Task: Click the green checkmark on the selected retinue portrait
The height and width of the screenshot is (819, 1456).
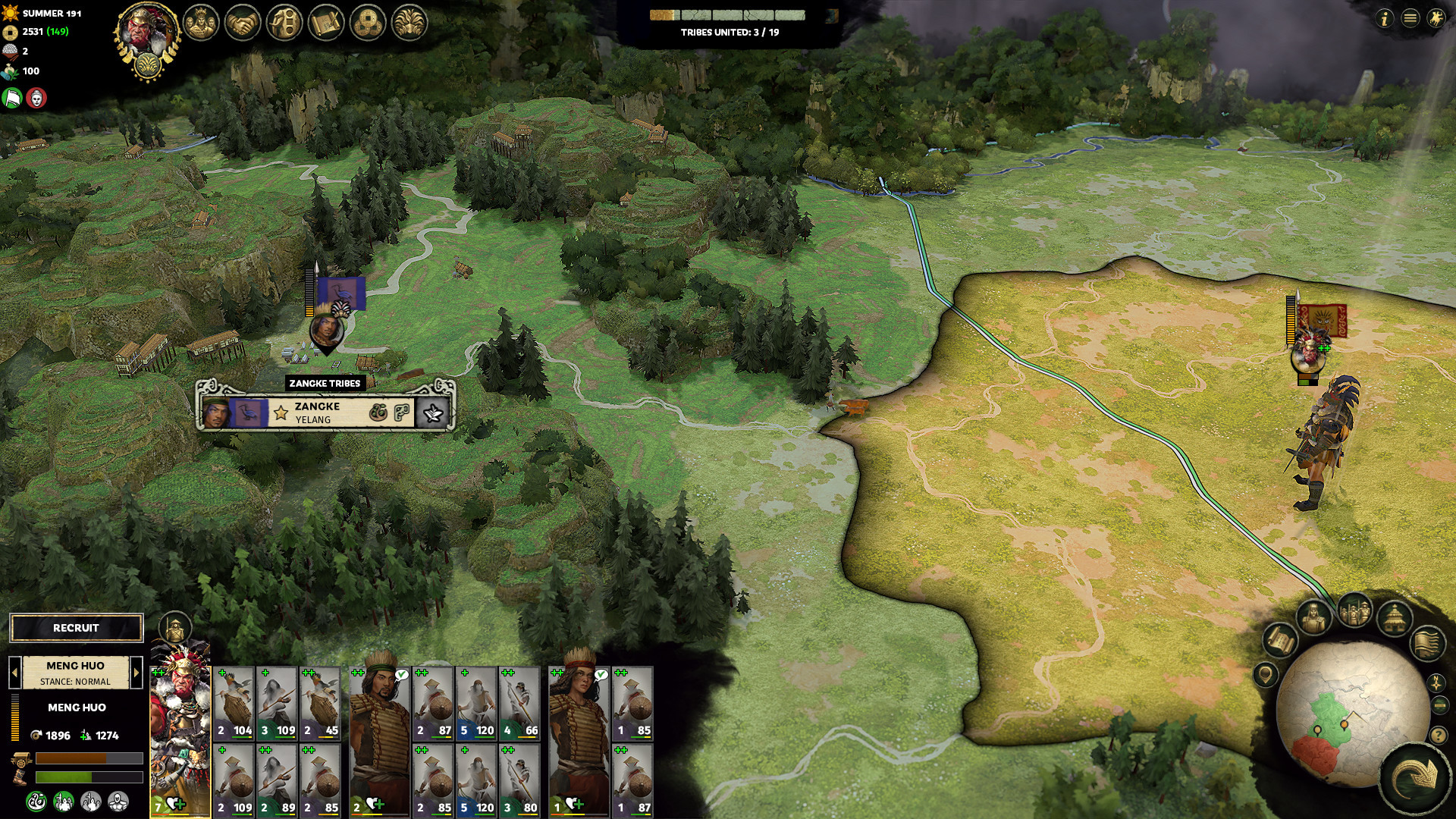Action: 403,673
